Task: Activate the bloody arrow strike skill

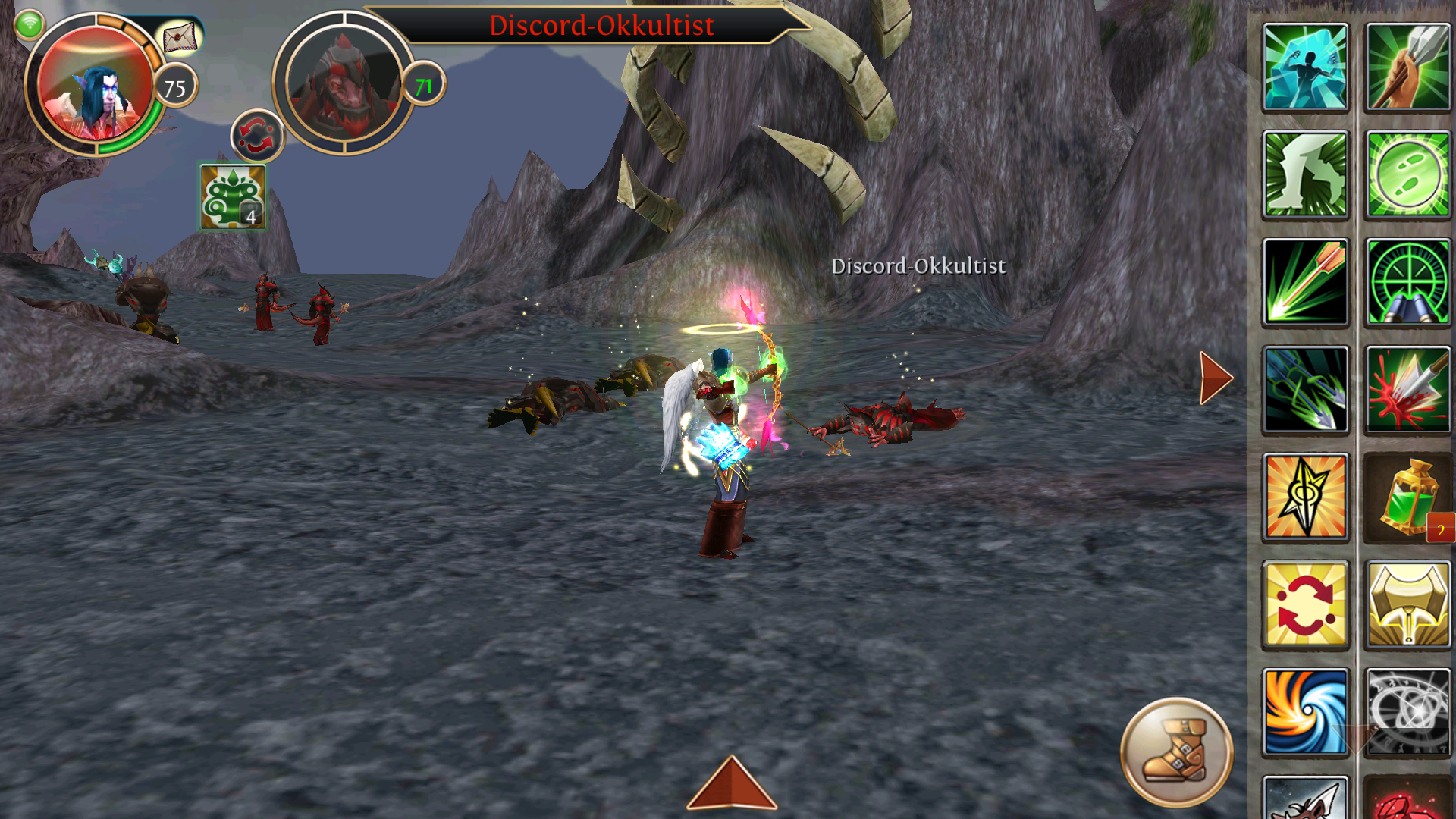Action: pyautogui.click(x=1407, y=390)
